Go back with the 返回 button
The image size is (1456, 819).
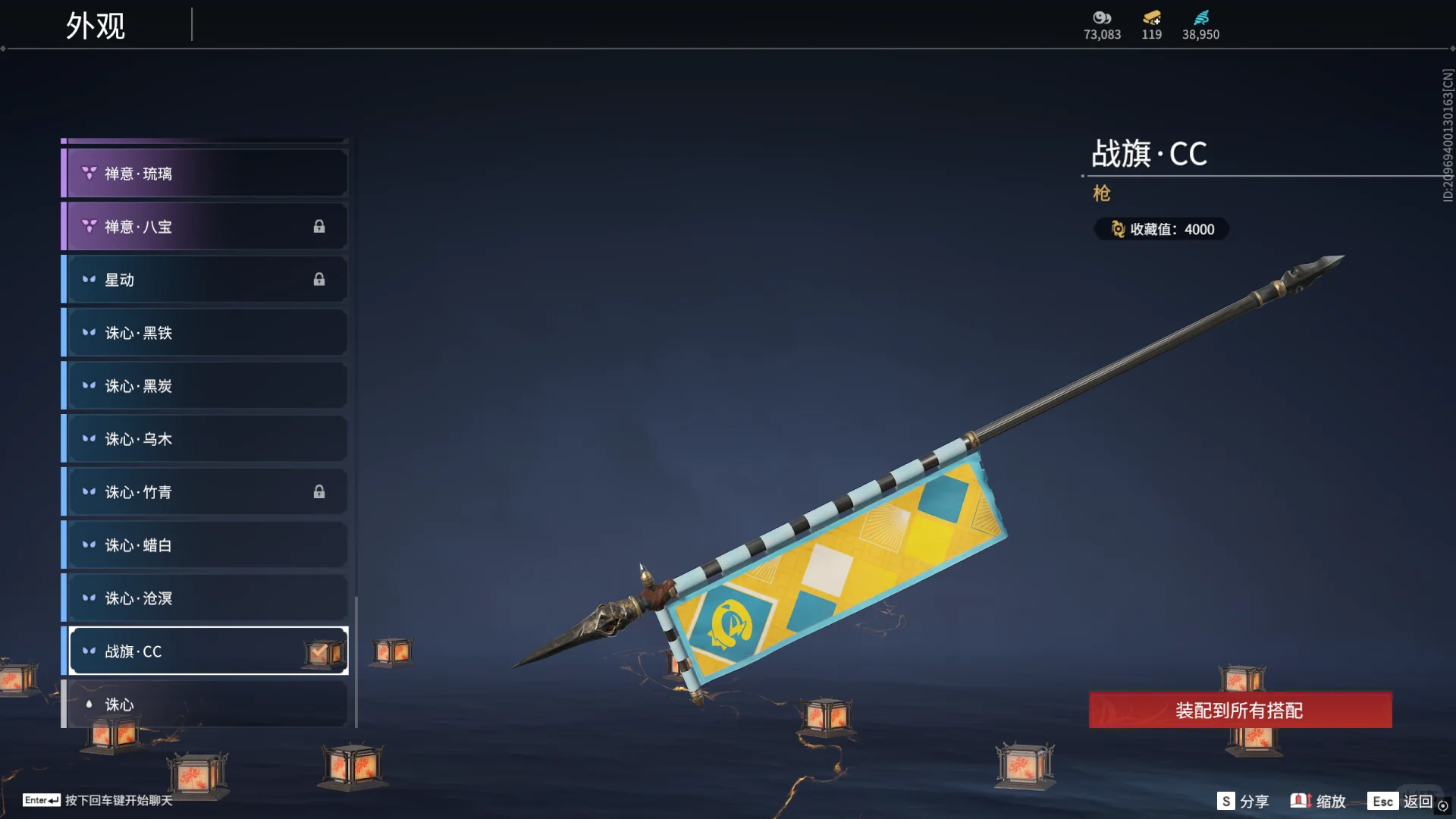pyautogui.click(x=1401, y=801)
